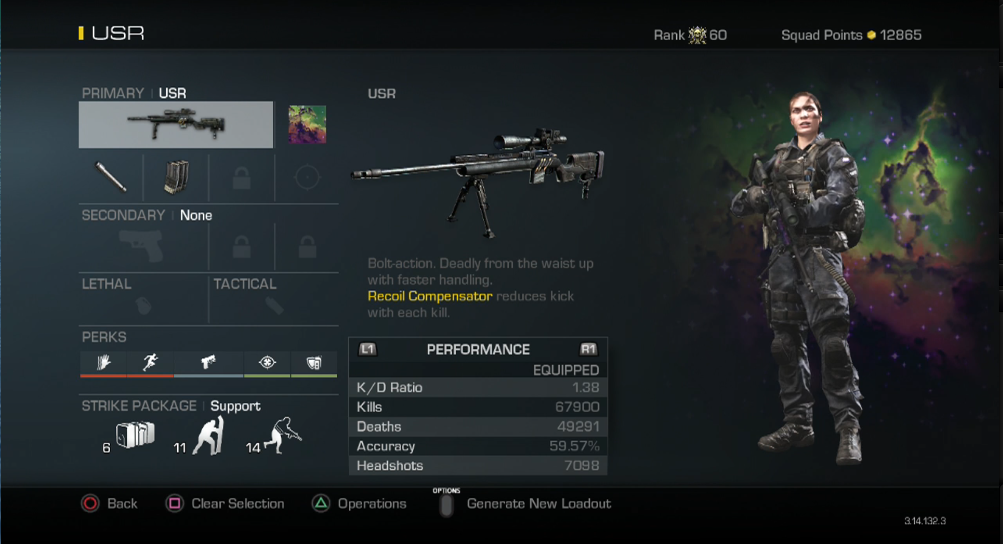Select the USR primary weapon slot

[x=176, y=125]
